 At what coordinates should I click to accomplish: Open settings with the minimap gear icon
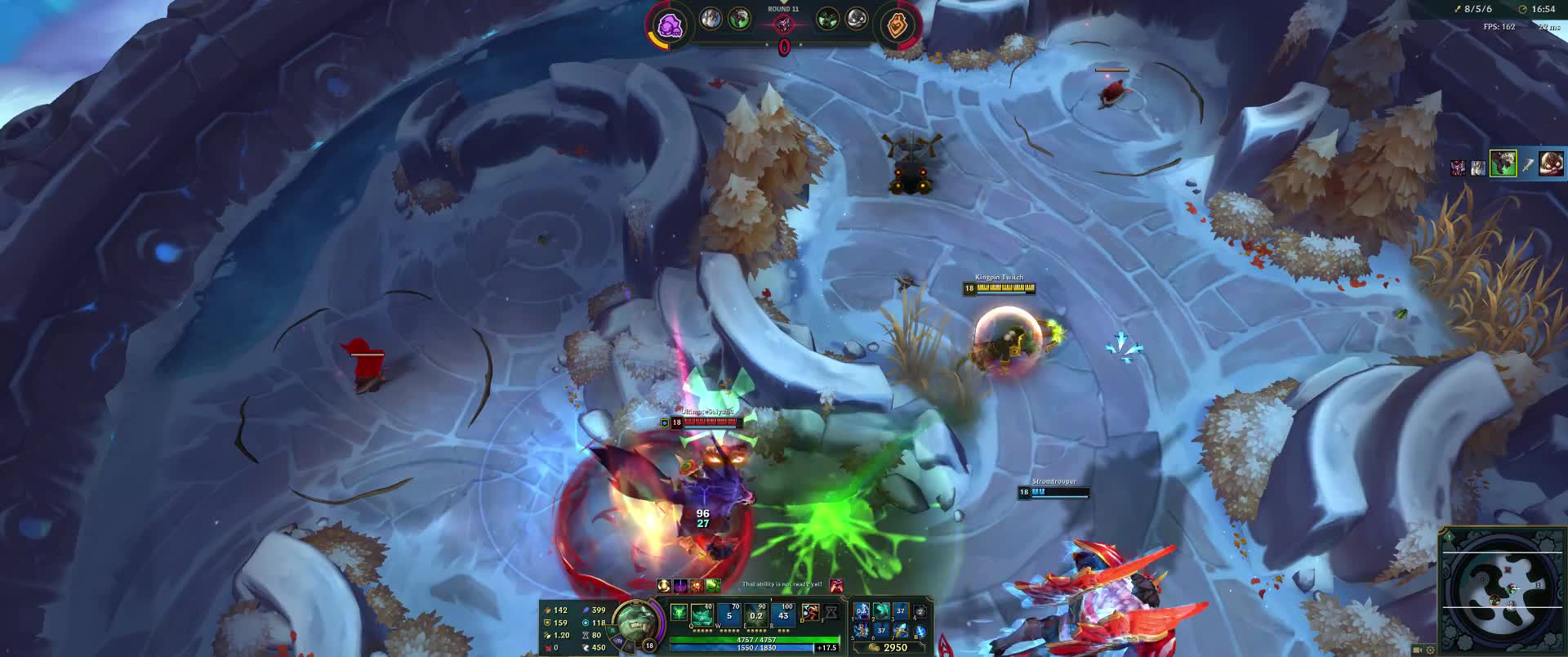pos(1430,650)
